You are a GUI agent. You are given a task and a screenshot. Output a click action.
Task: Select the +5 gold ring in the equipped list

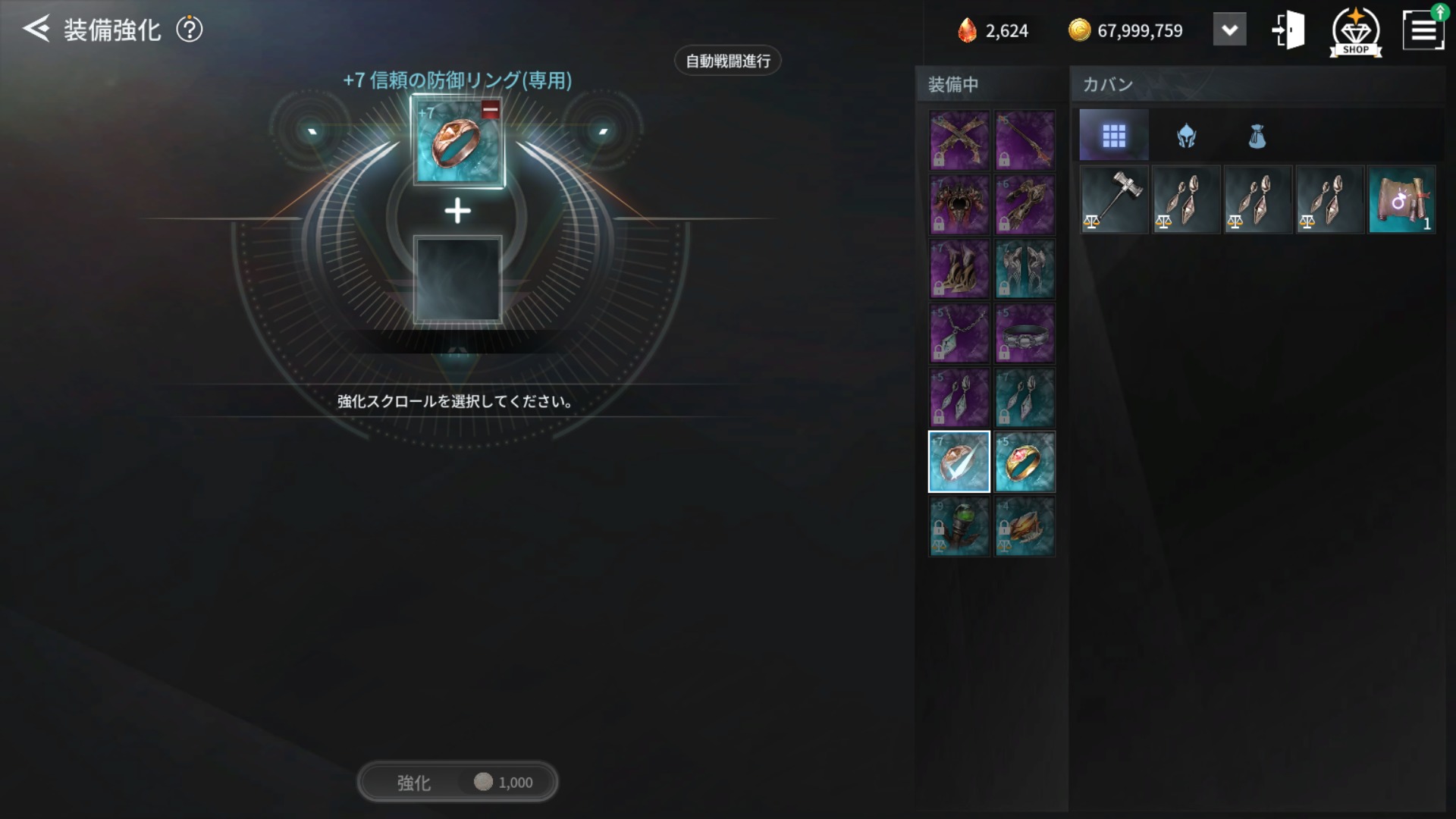pyautogui.click(x=1025, y=462)
